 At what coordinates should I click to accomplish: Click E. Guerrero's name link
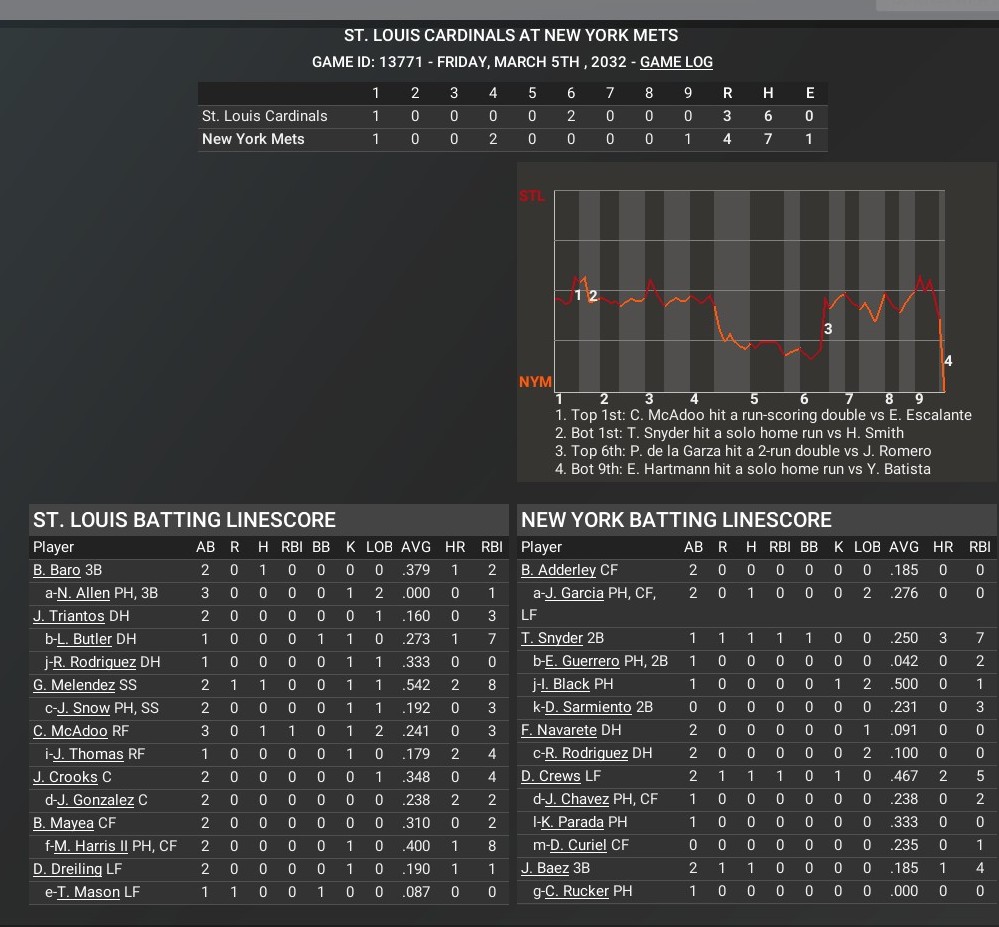point(581,661)
